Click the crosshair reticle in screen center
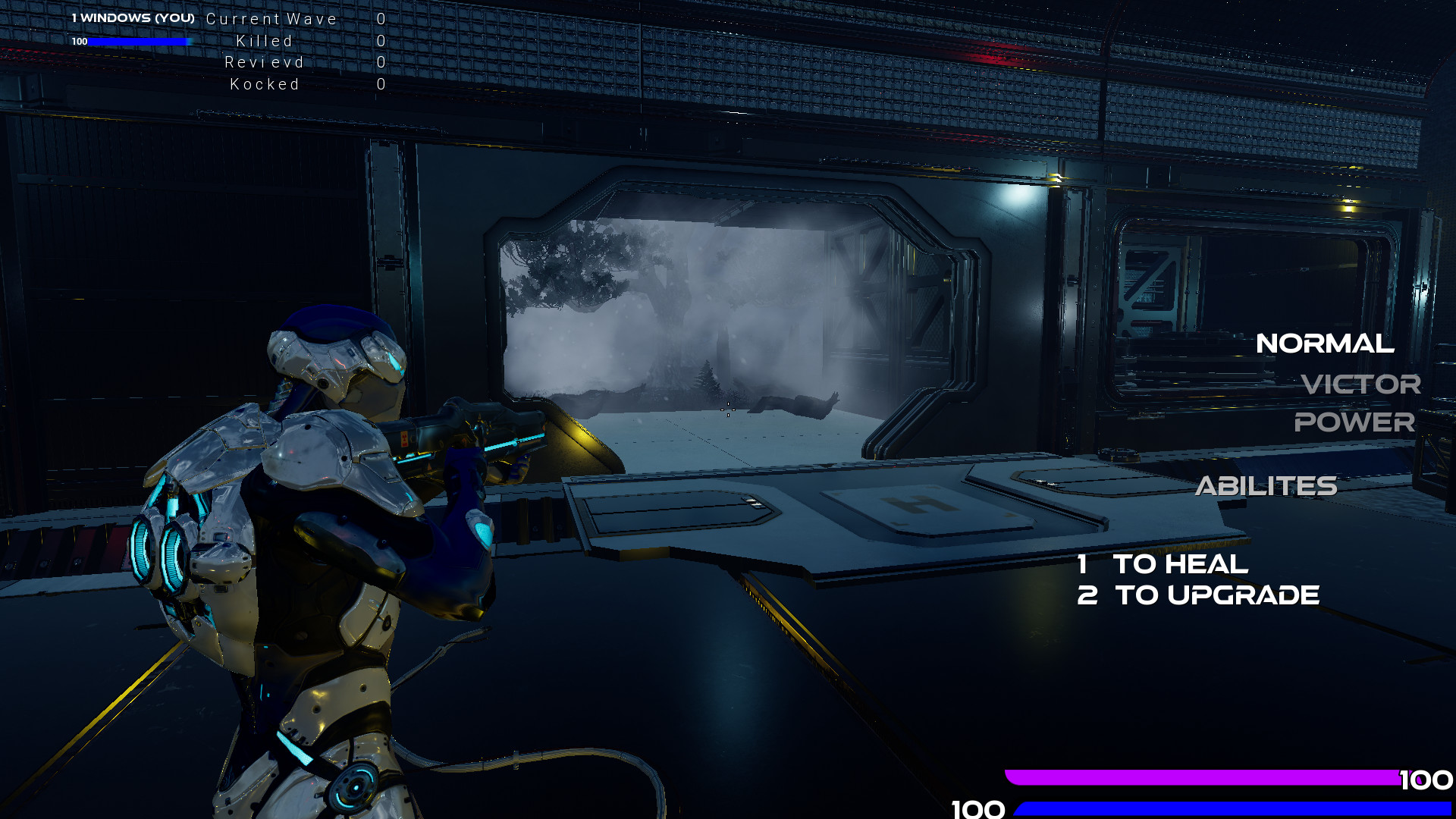This screenshot has height=819, width=1456. coord(727,410)
